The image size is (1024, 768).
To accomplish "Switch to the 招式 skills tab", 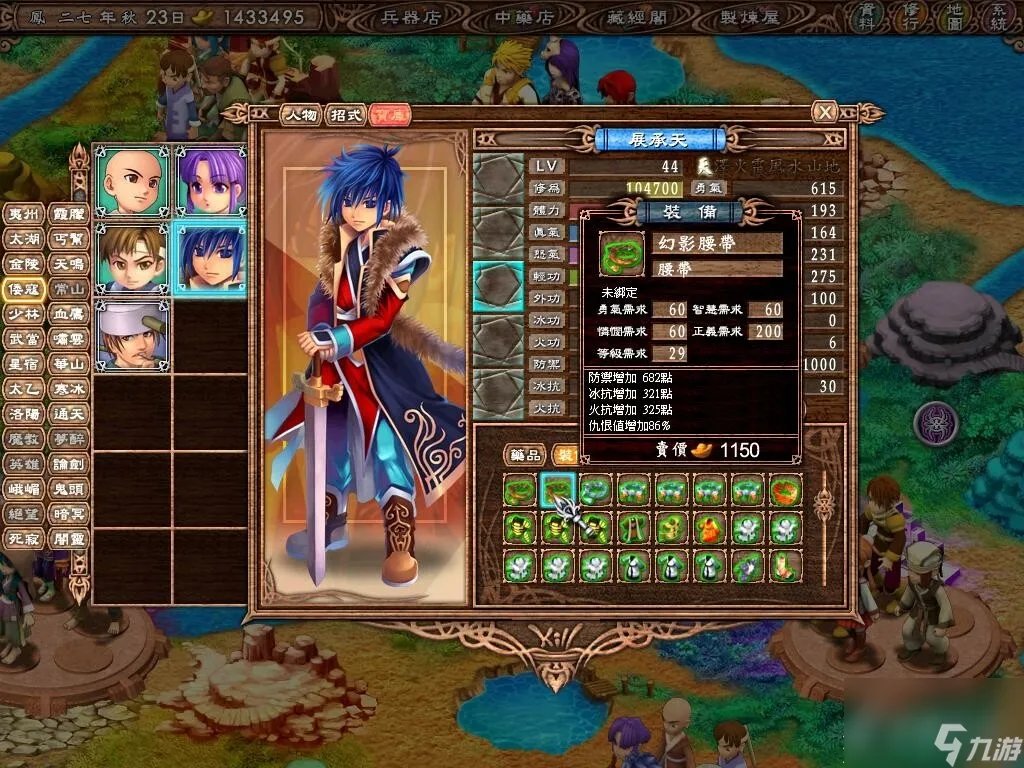I will 345,115.
